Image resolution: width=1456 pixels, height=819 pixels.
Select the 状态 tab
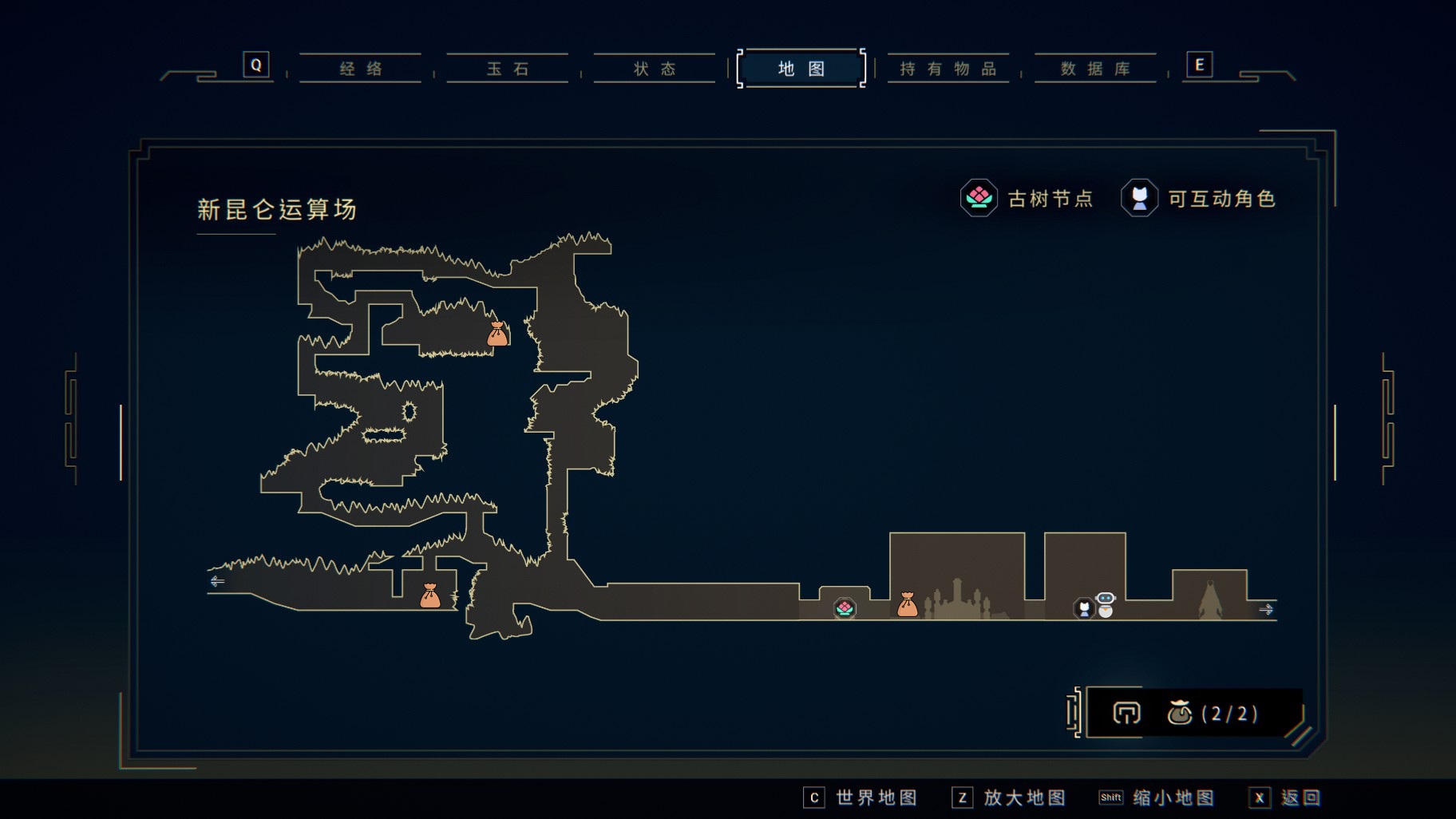[x=655, y=69]
